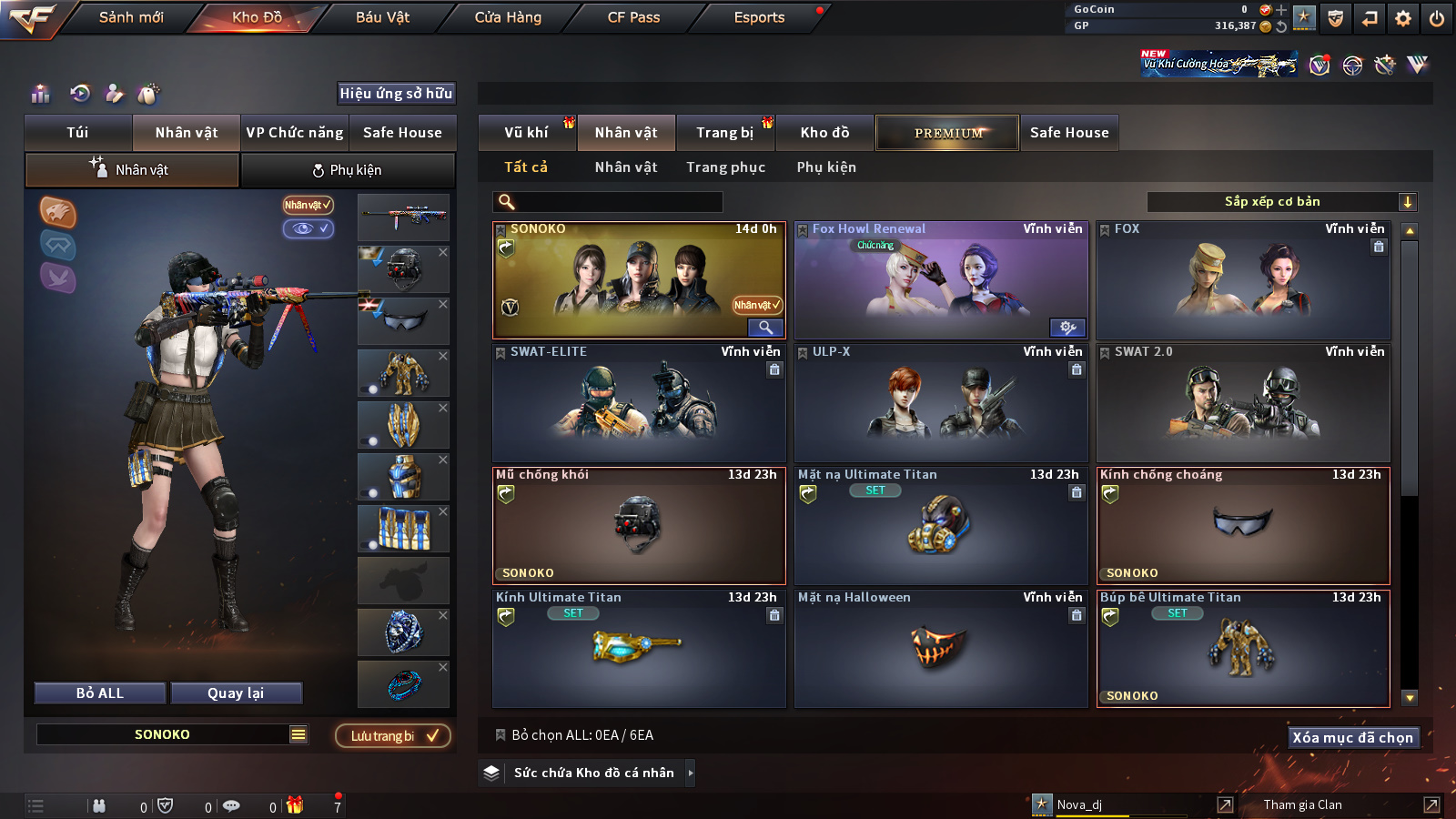Open the gear settings icon
This screenshot has width=1456, height=819.
click(x=1402, y=18)
